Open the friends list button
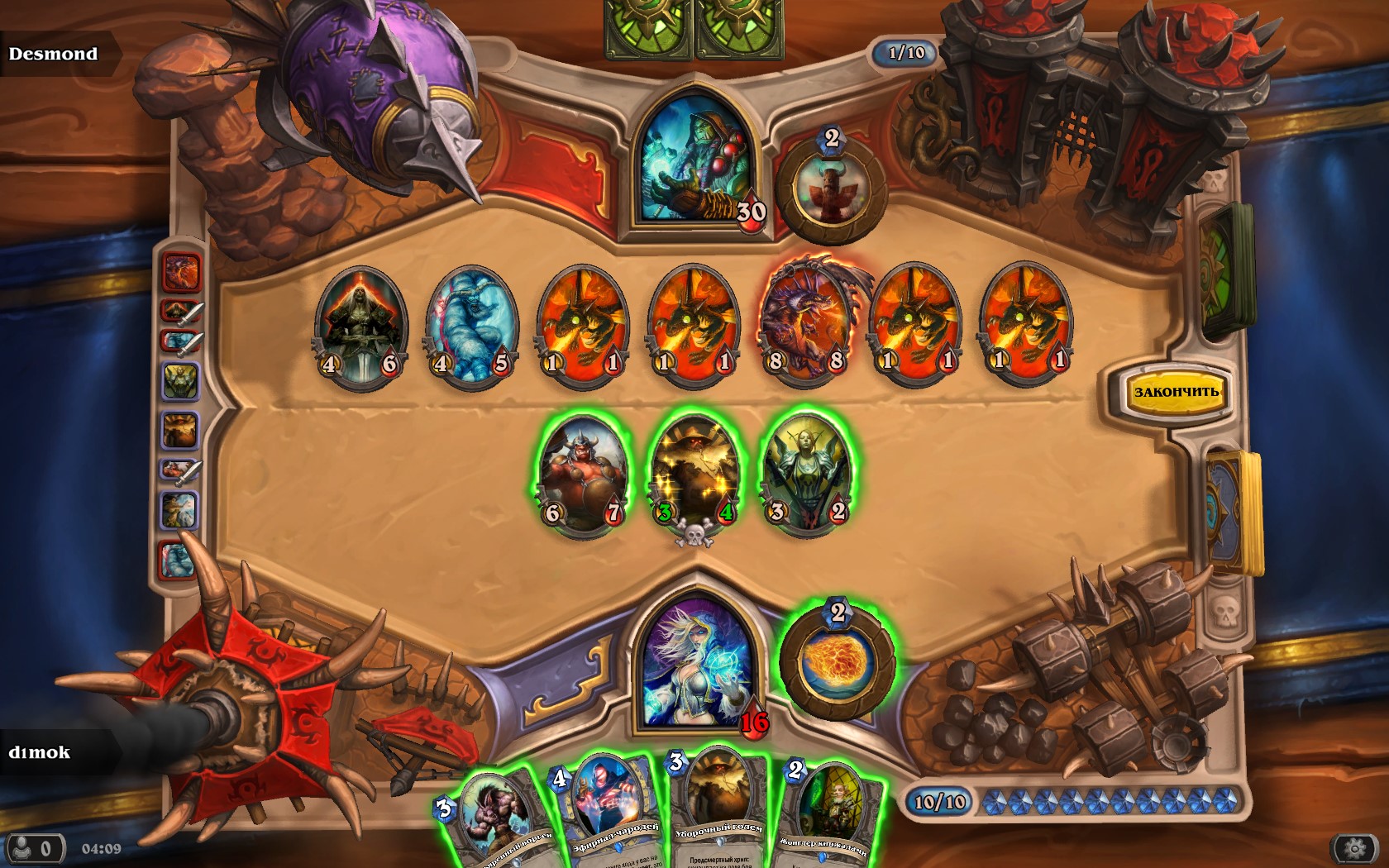This screenshot has height=868, width=1389. coord(33,848)
